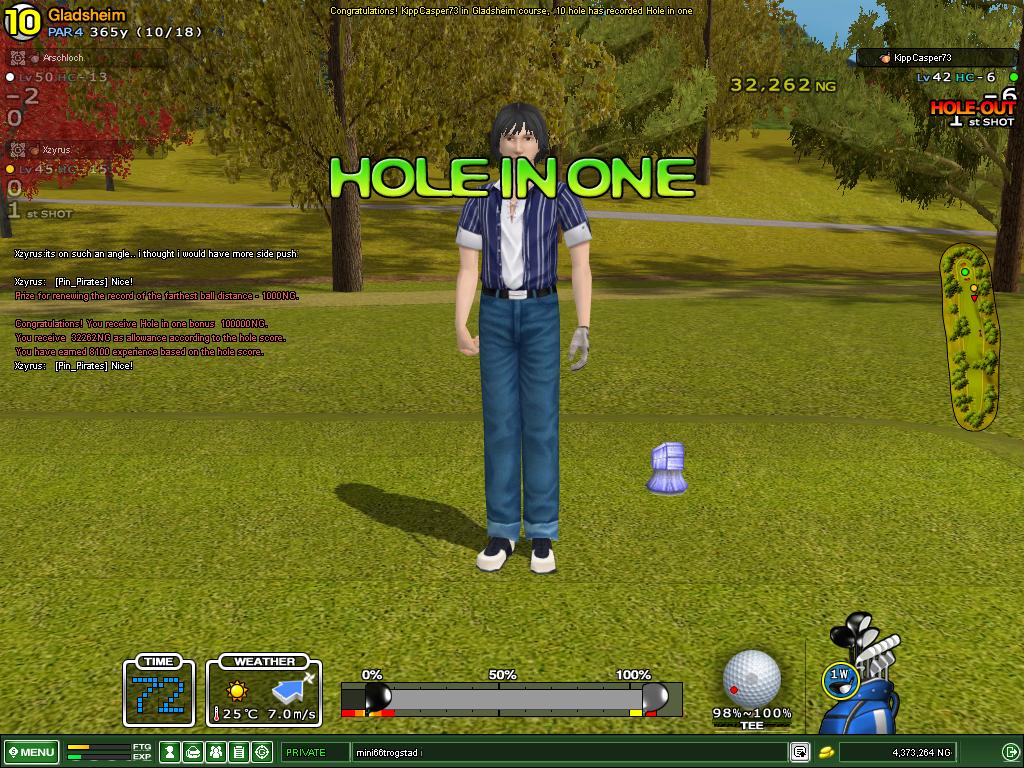Select the Arschloch player panel
Screen dimensions: 1024x768
tap(85, 58)
